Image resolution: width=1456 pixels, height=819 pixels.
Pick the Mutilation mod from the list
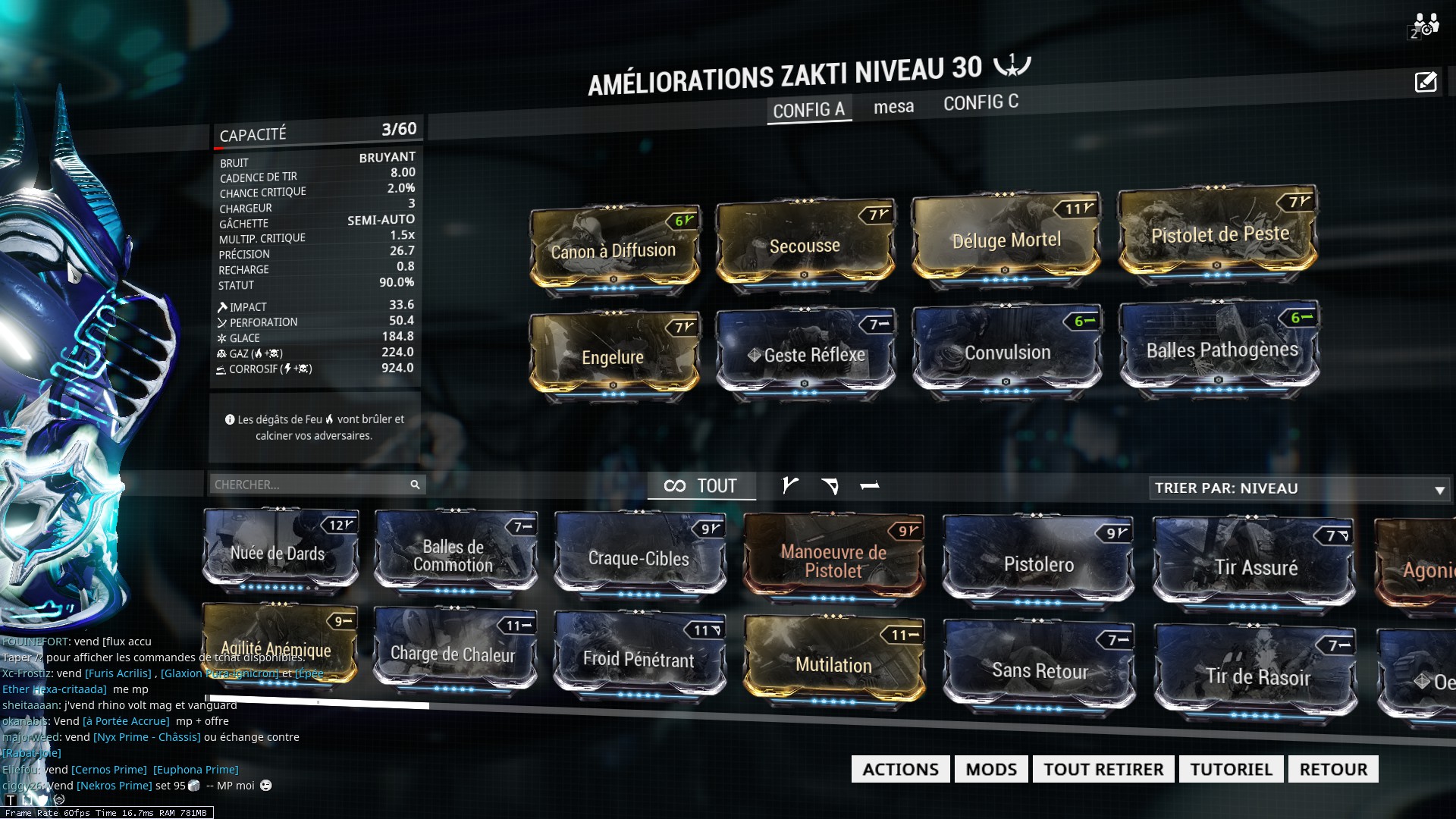pyautogui.click(x=833, y=664)
